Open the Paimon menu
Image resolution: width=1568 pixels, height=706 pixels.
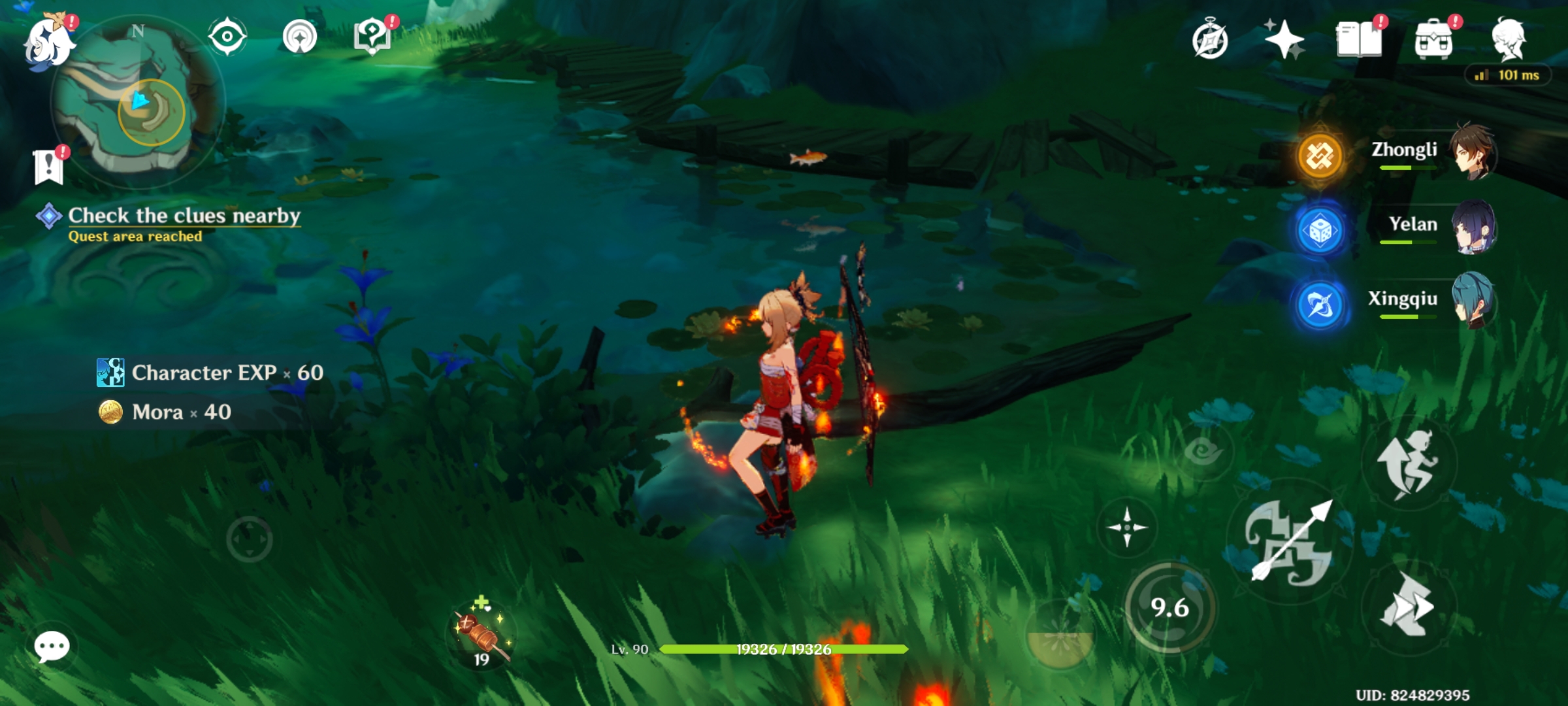tap(51, 41)
